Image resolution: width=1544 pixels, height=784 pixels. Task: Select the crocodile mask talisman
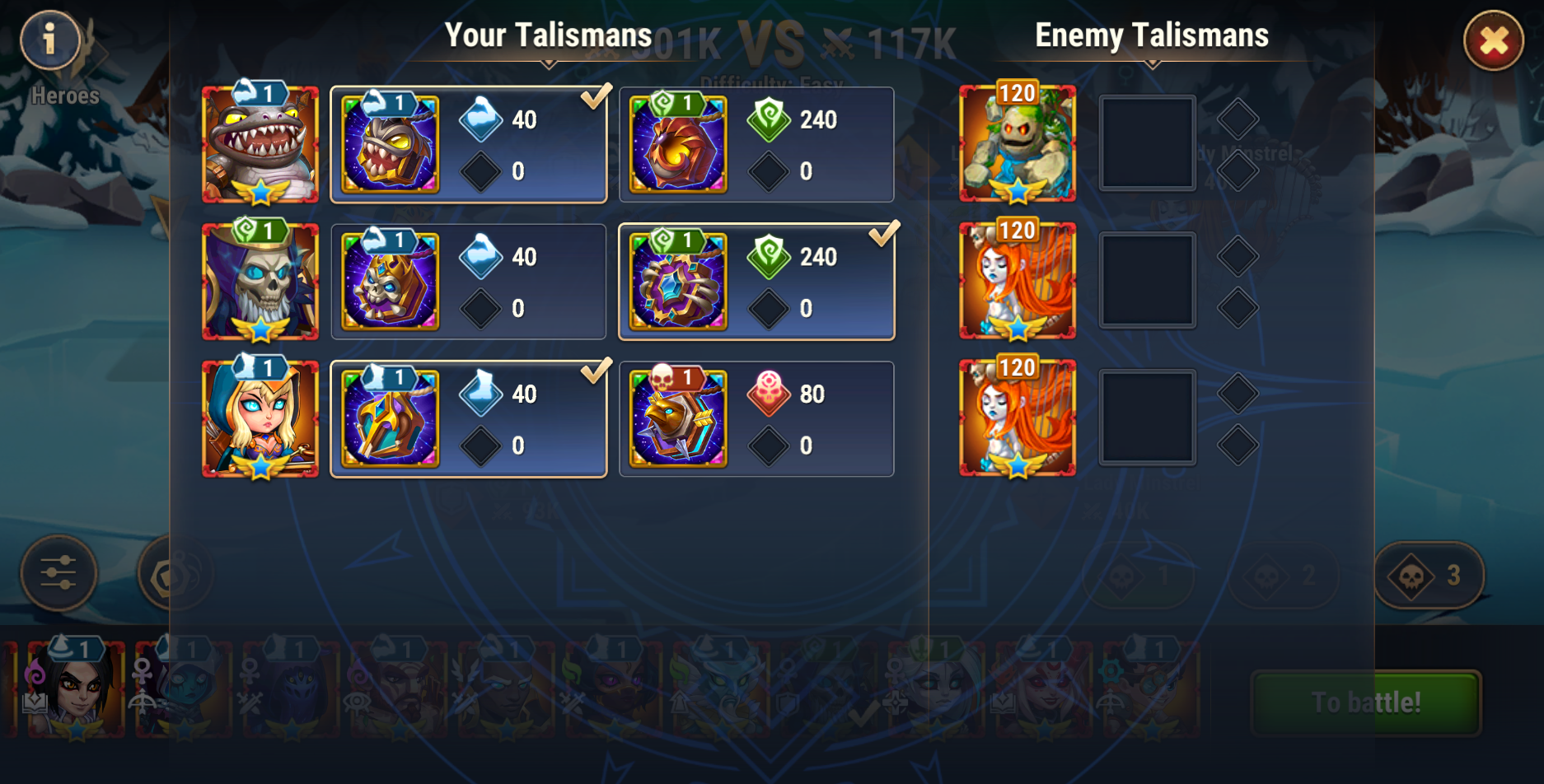[468, 145]
